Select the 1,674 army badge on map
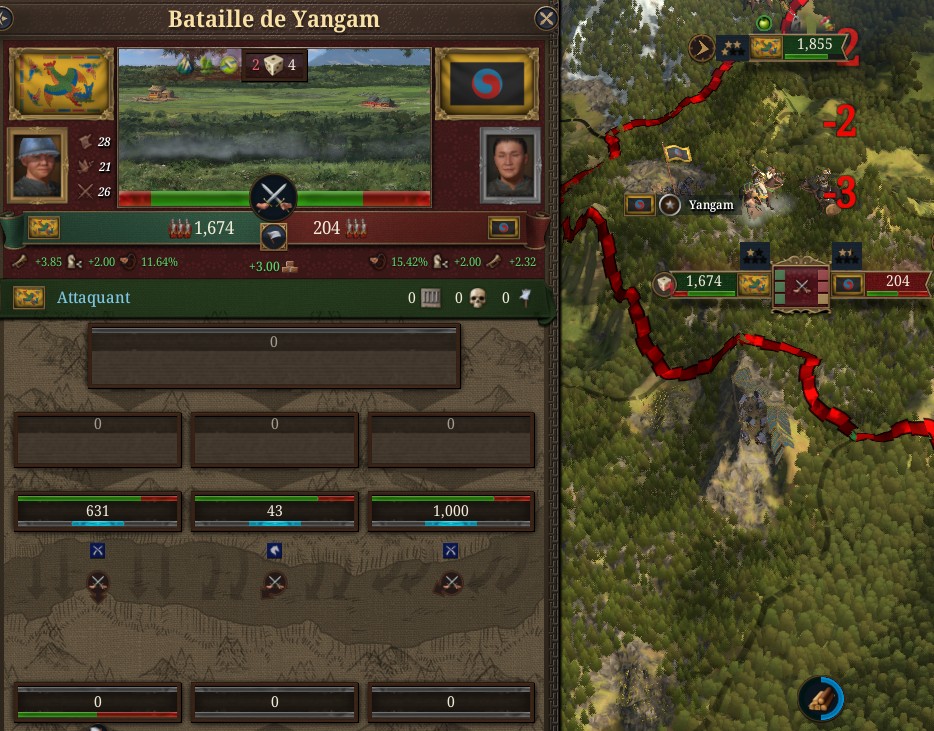934x731 pixels. tap(704, 282)
